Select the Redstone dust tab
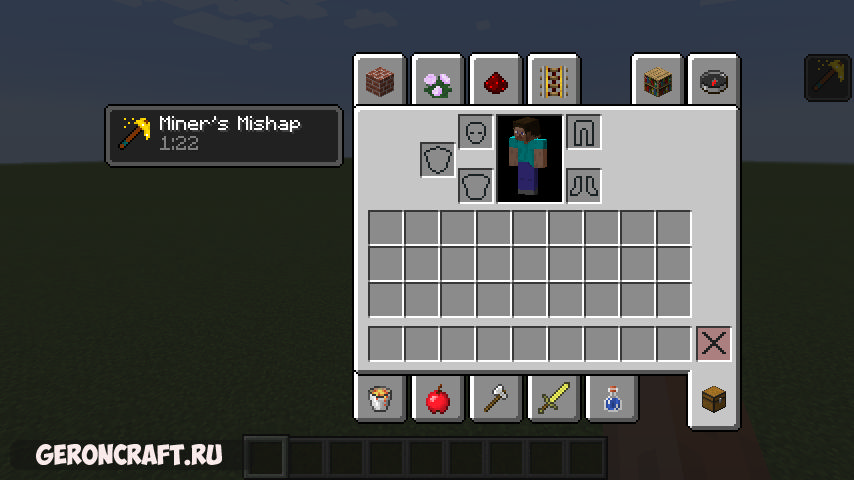854x480 pixels. [494, 81]
